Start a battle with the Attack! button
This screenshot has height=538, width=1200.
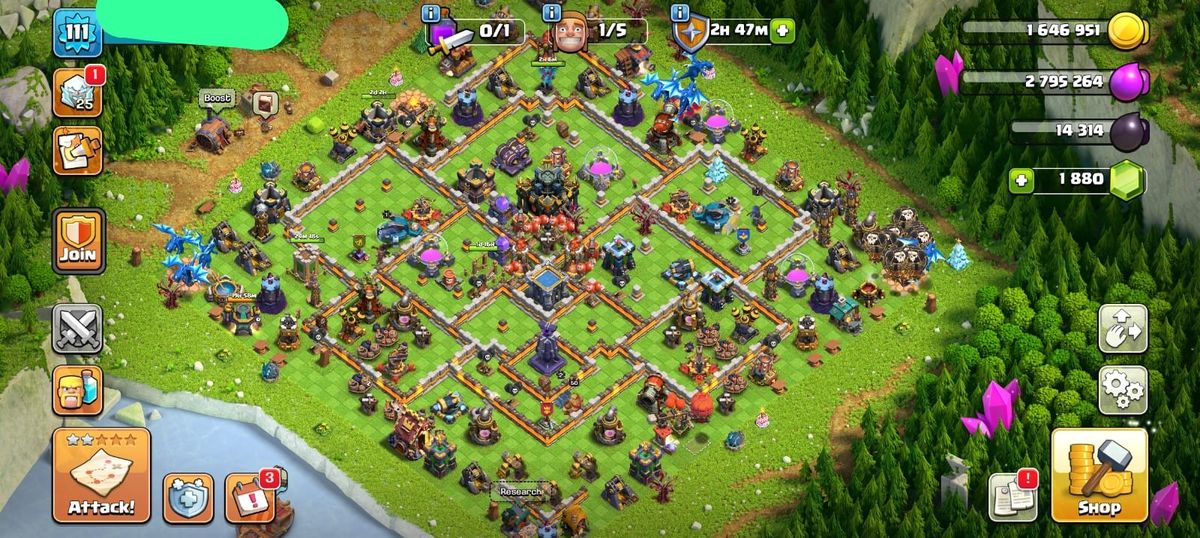[101, 475]
